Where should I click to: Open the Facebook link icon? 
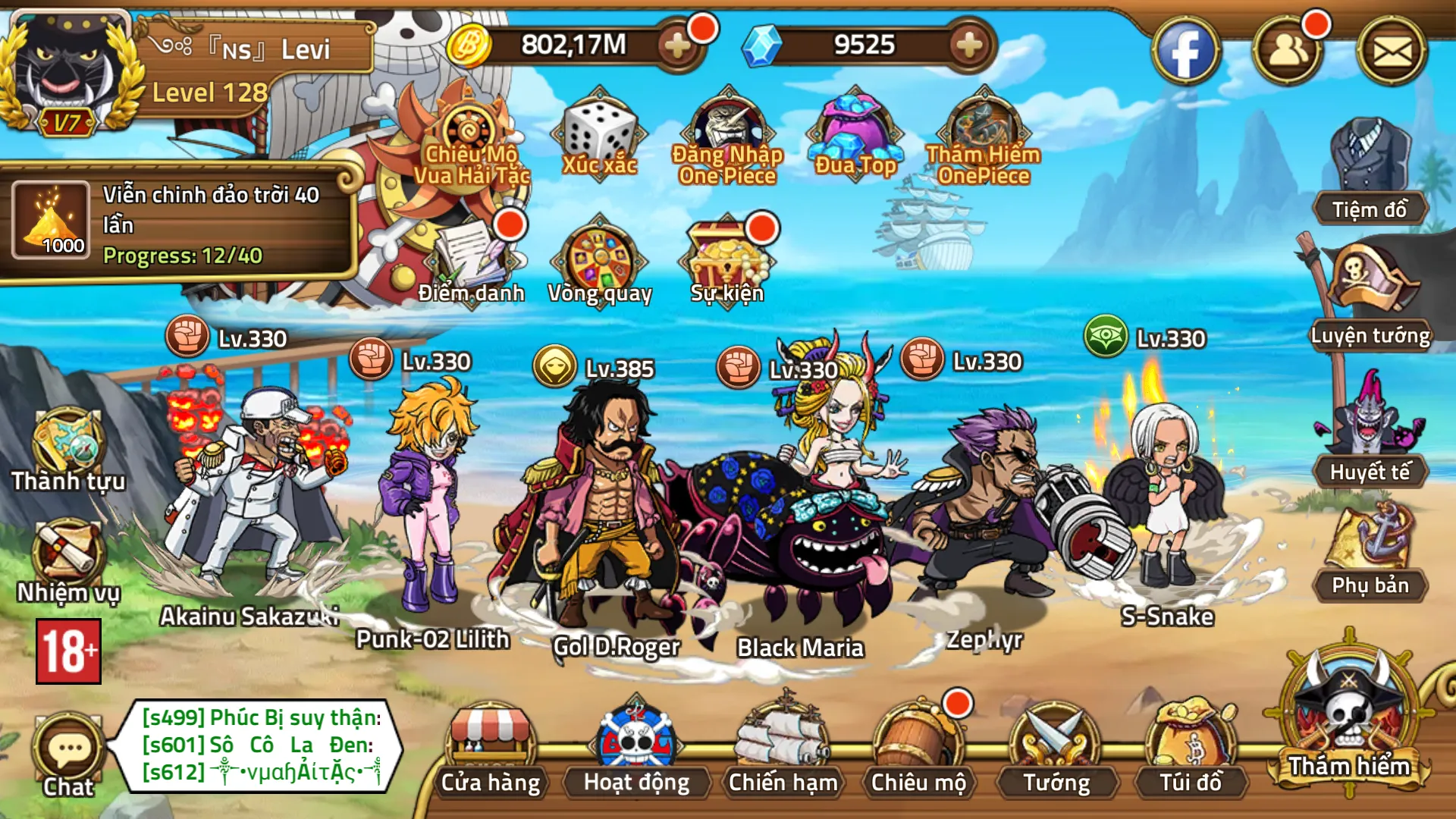click(1185, 52)
